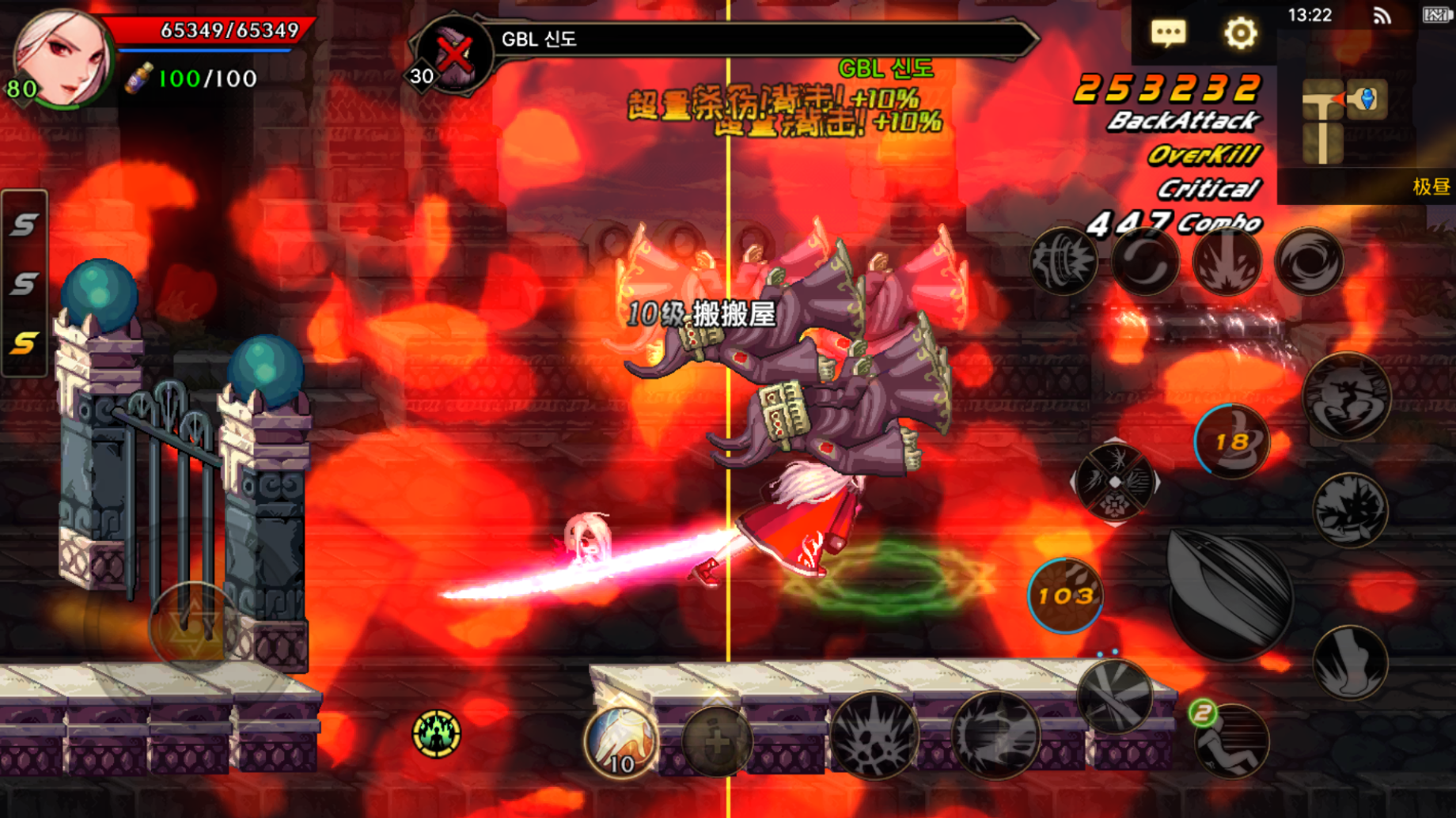Open the gear settings menu
The height and width of the screenshot is (818, 1456).
(1240, 33)
